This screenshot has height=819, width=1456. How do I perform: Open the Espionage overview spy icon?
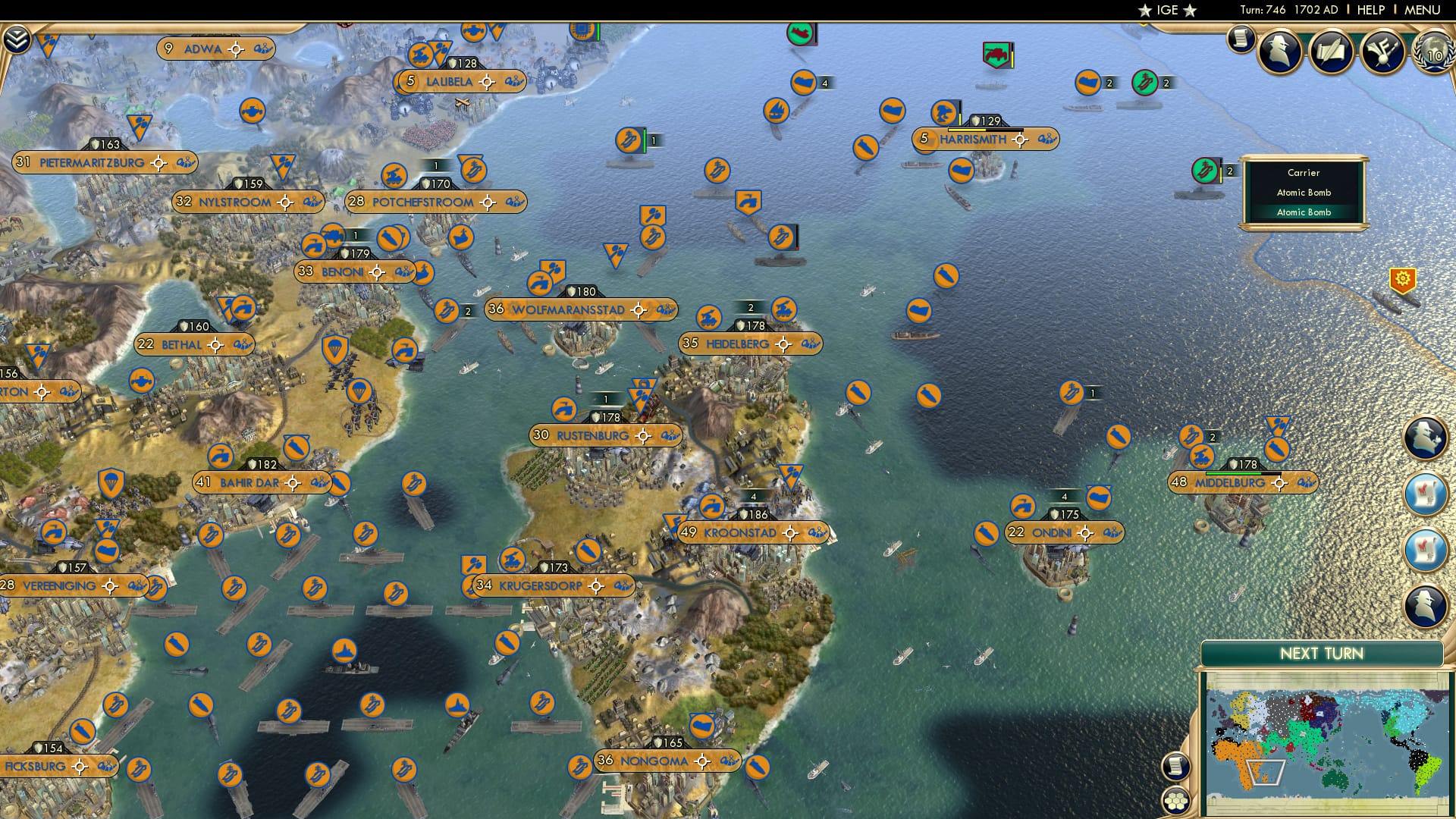tap(1279, 53)
